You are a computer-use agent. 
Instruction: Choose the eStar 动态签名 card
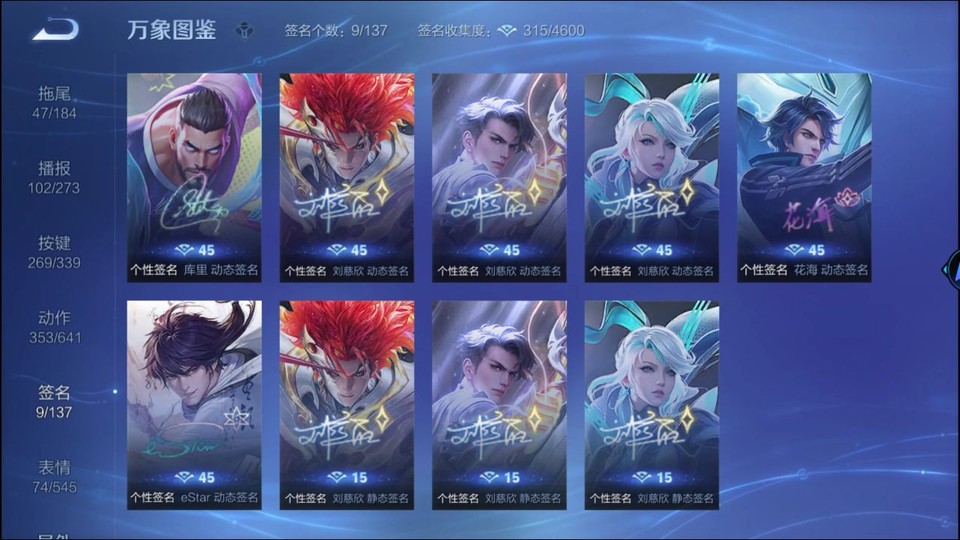coord(194,404)
